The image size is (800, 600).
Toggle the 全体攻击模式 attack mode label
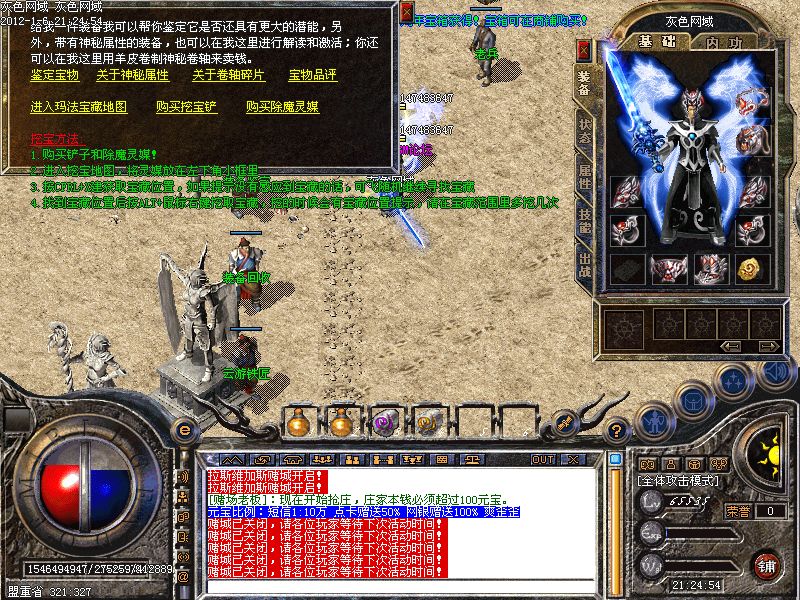pyautogui.click(x=676, y=482)
